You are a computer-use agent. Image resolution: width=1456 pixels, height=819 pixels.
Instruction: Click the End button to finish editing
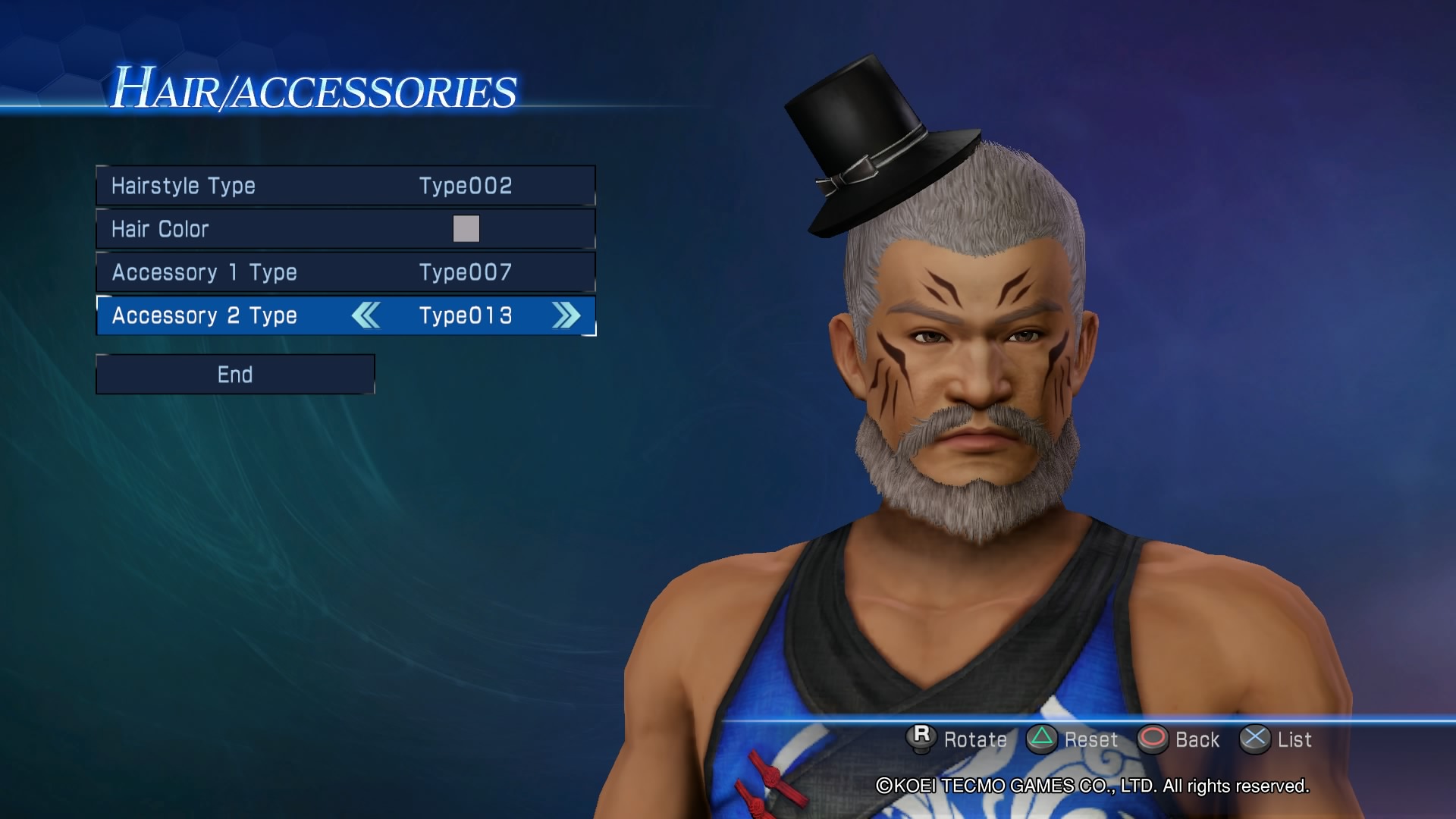(x=235, y=374)
